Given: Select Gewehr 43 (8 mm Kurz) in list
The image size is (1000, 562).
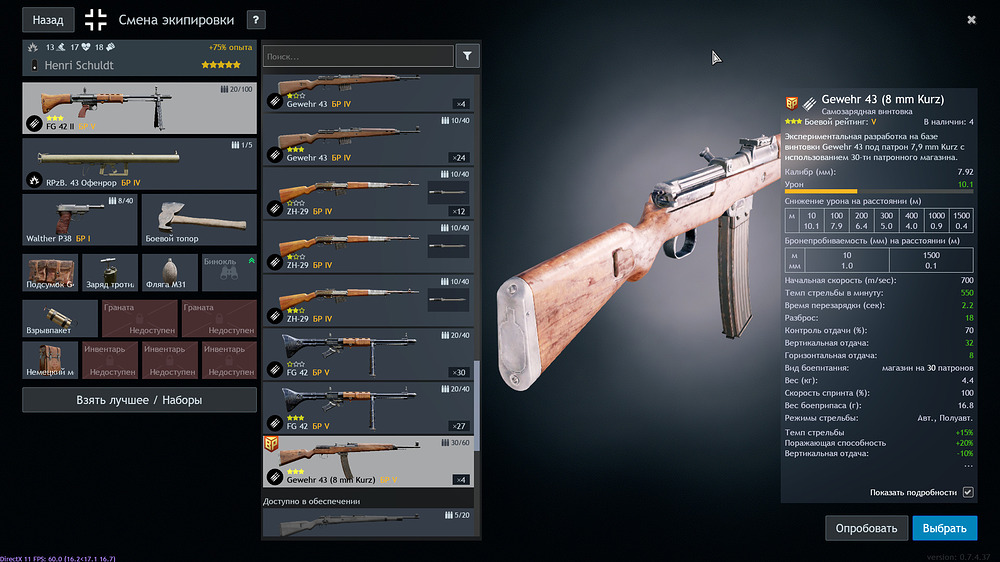Looking at the screenshot, I should [368, 461].
